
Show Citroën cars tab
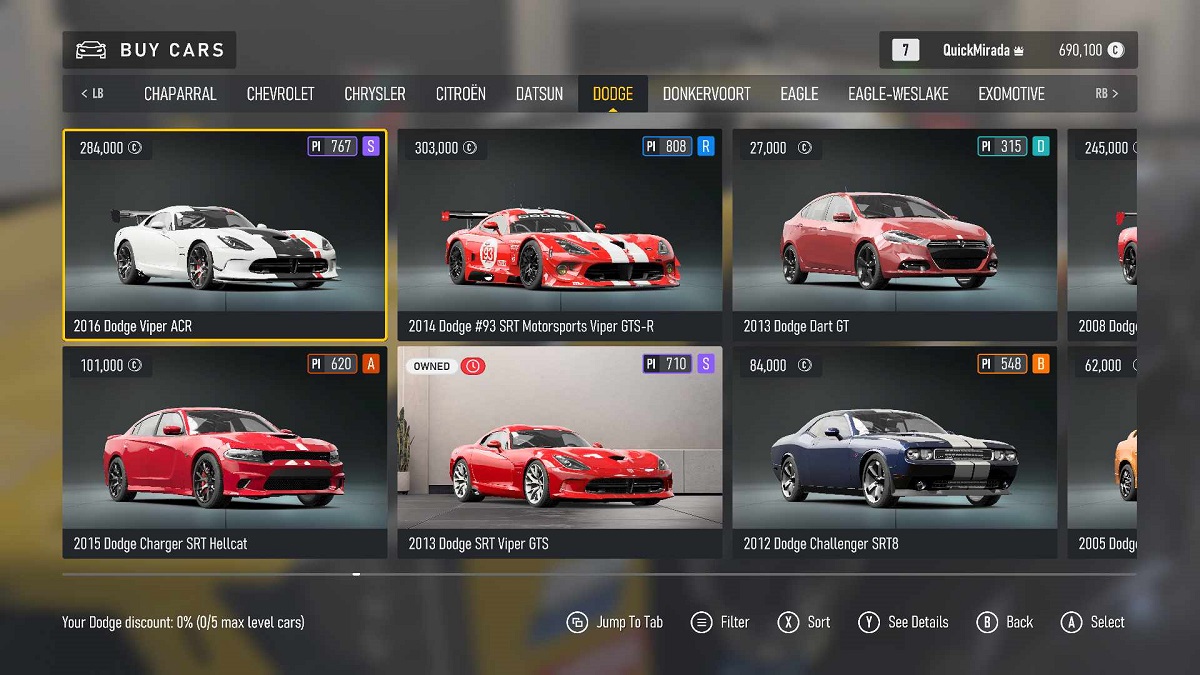point(461,94)
